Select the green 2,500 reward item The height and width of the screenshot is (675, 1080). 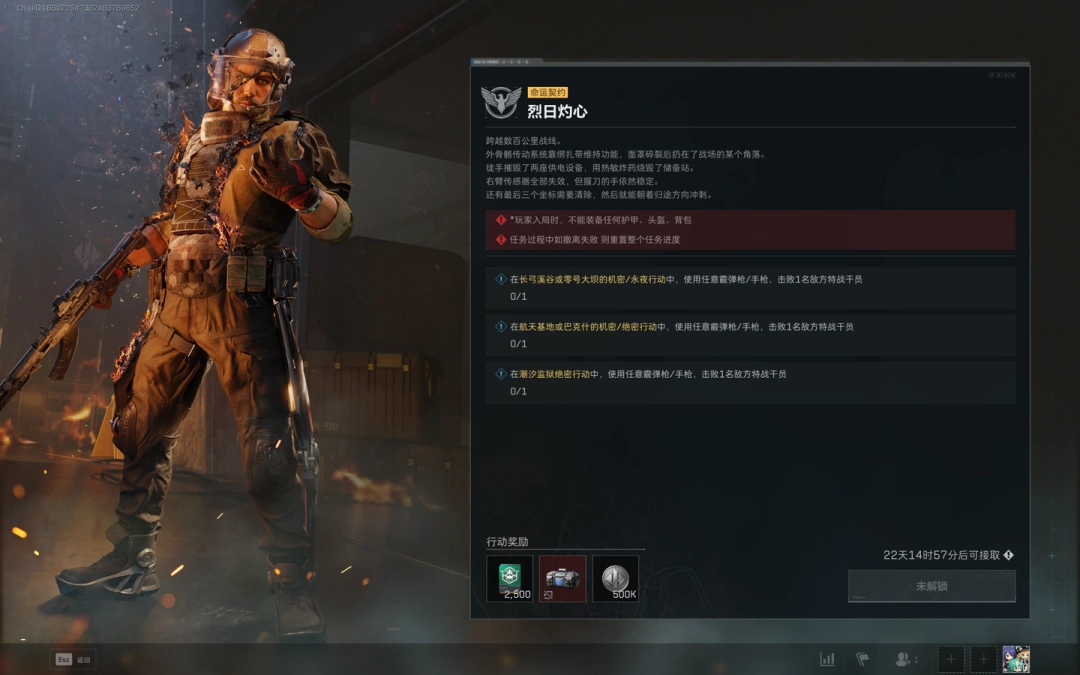coord(510,579)
